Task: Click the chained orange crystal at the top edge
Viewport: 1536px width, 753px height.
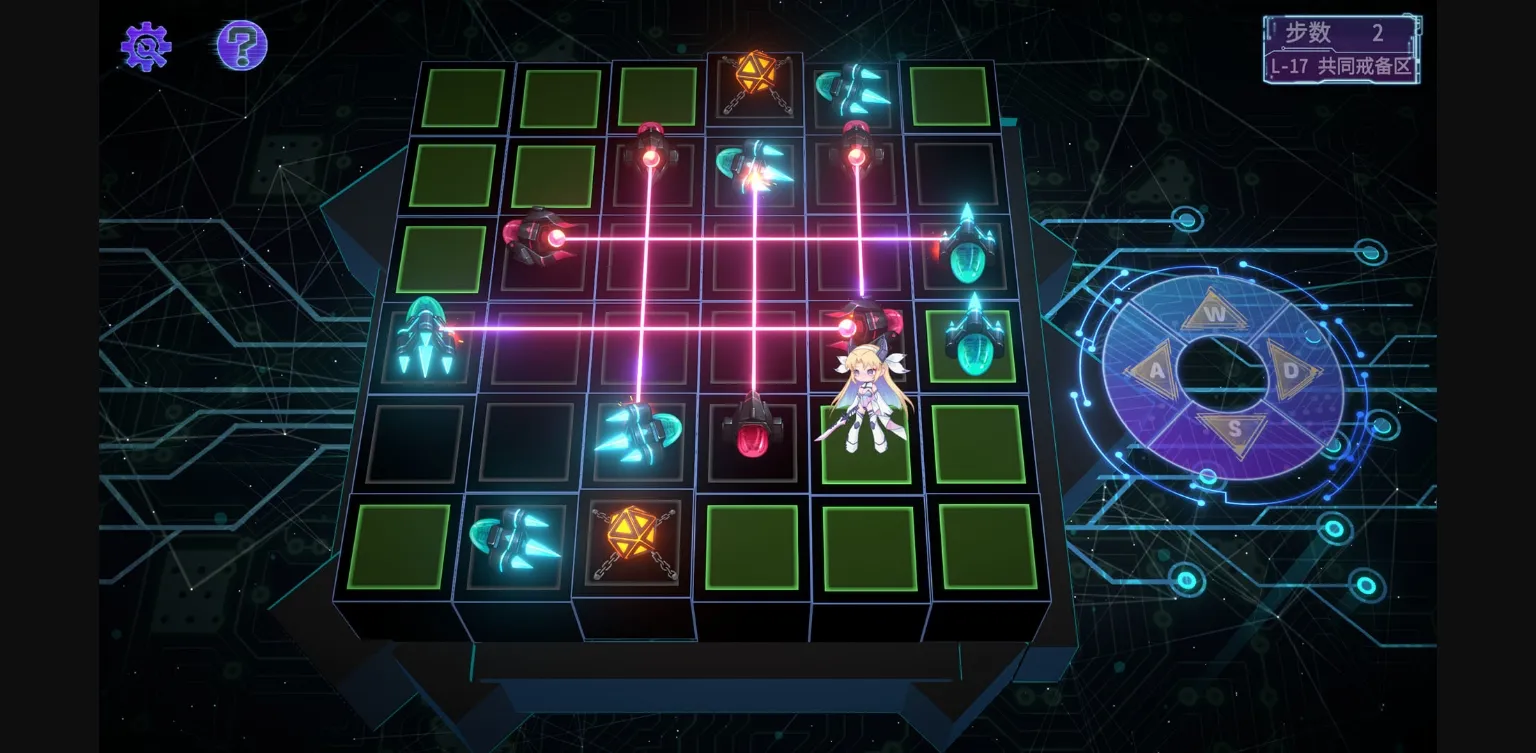Action: 755,80
